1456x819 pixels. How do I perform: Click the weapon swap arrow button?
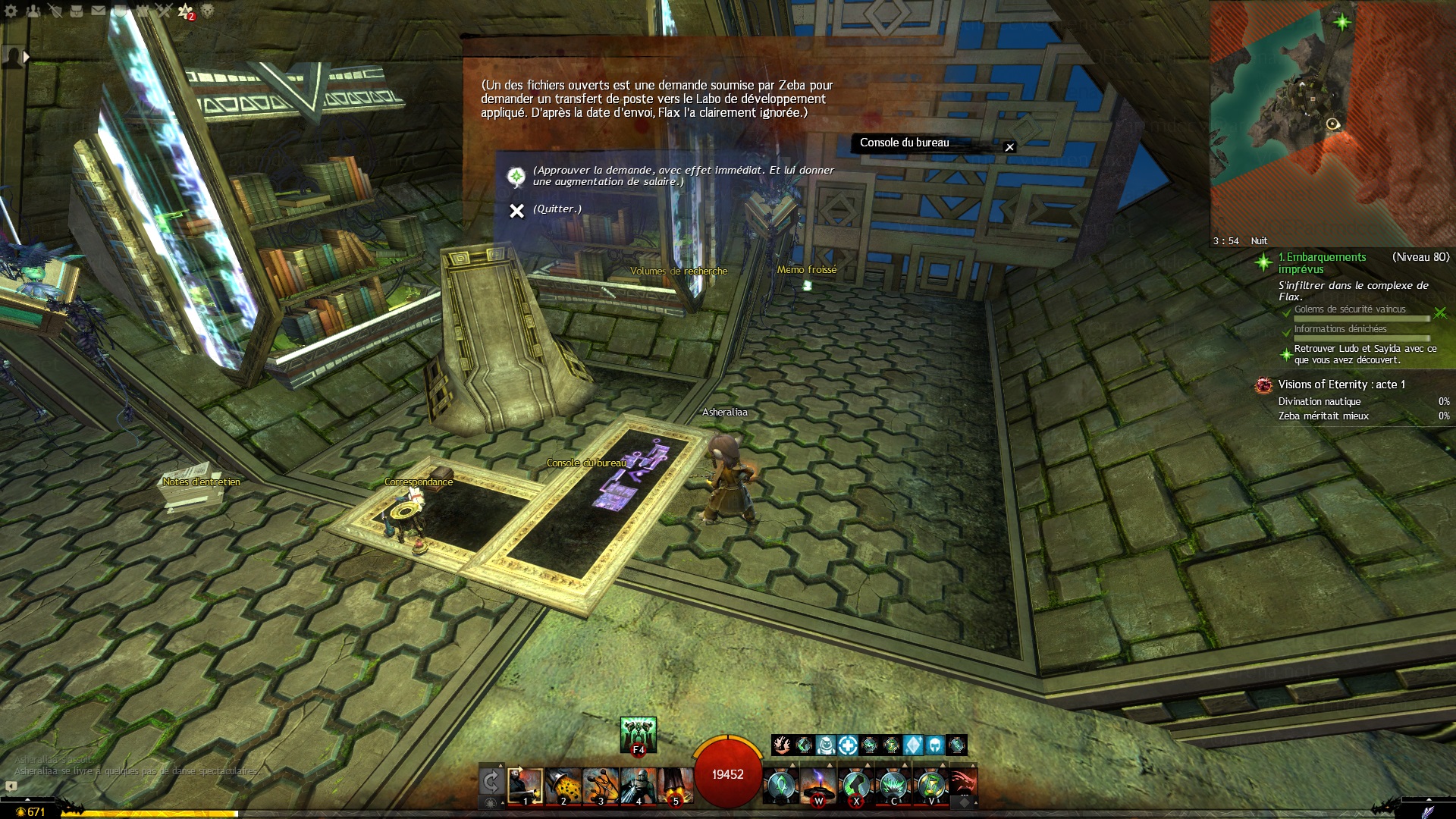point(491,782)
